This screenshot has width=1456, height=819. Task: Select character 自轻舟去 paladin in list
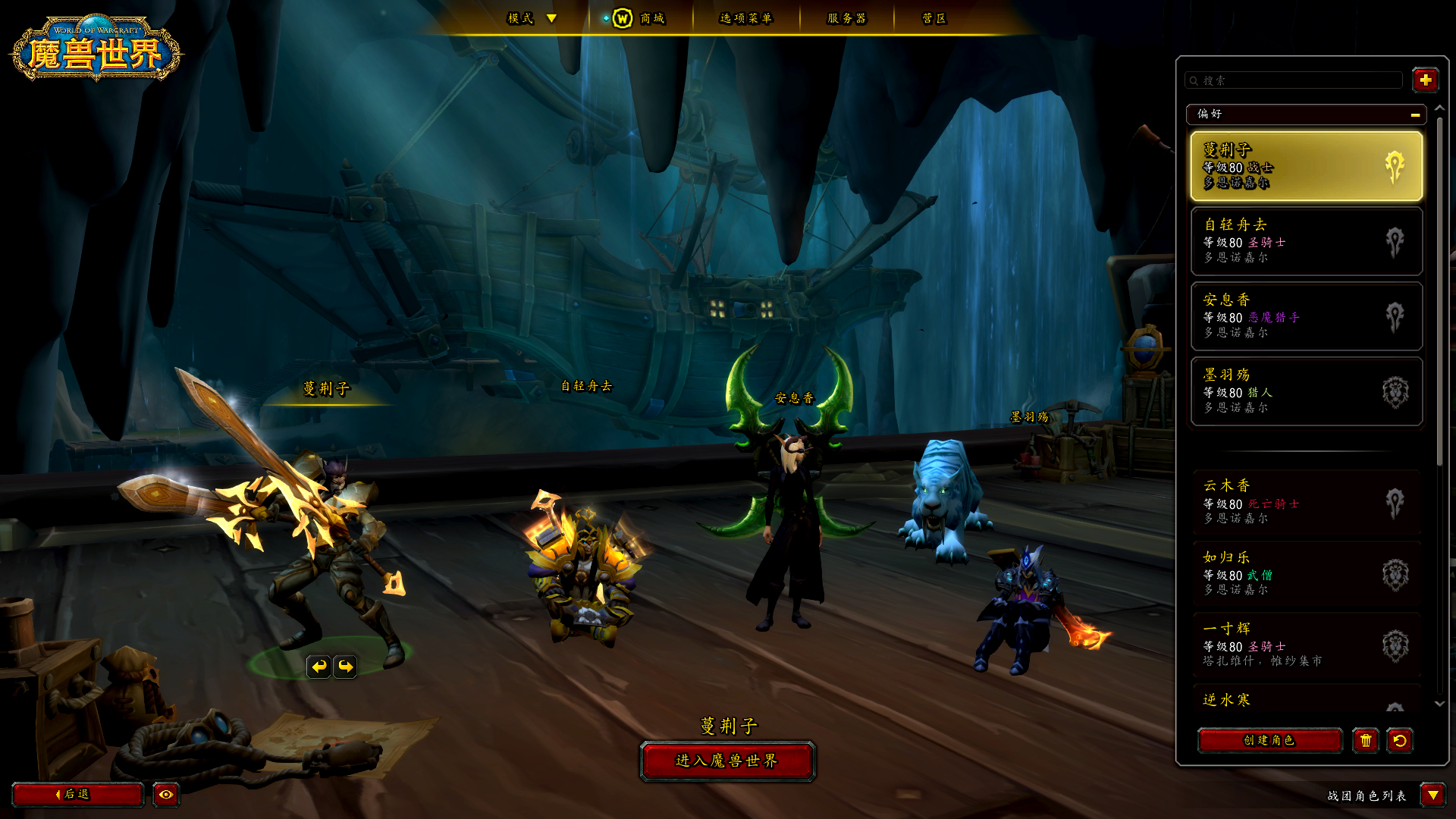(x=1306, y=241)
